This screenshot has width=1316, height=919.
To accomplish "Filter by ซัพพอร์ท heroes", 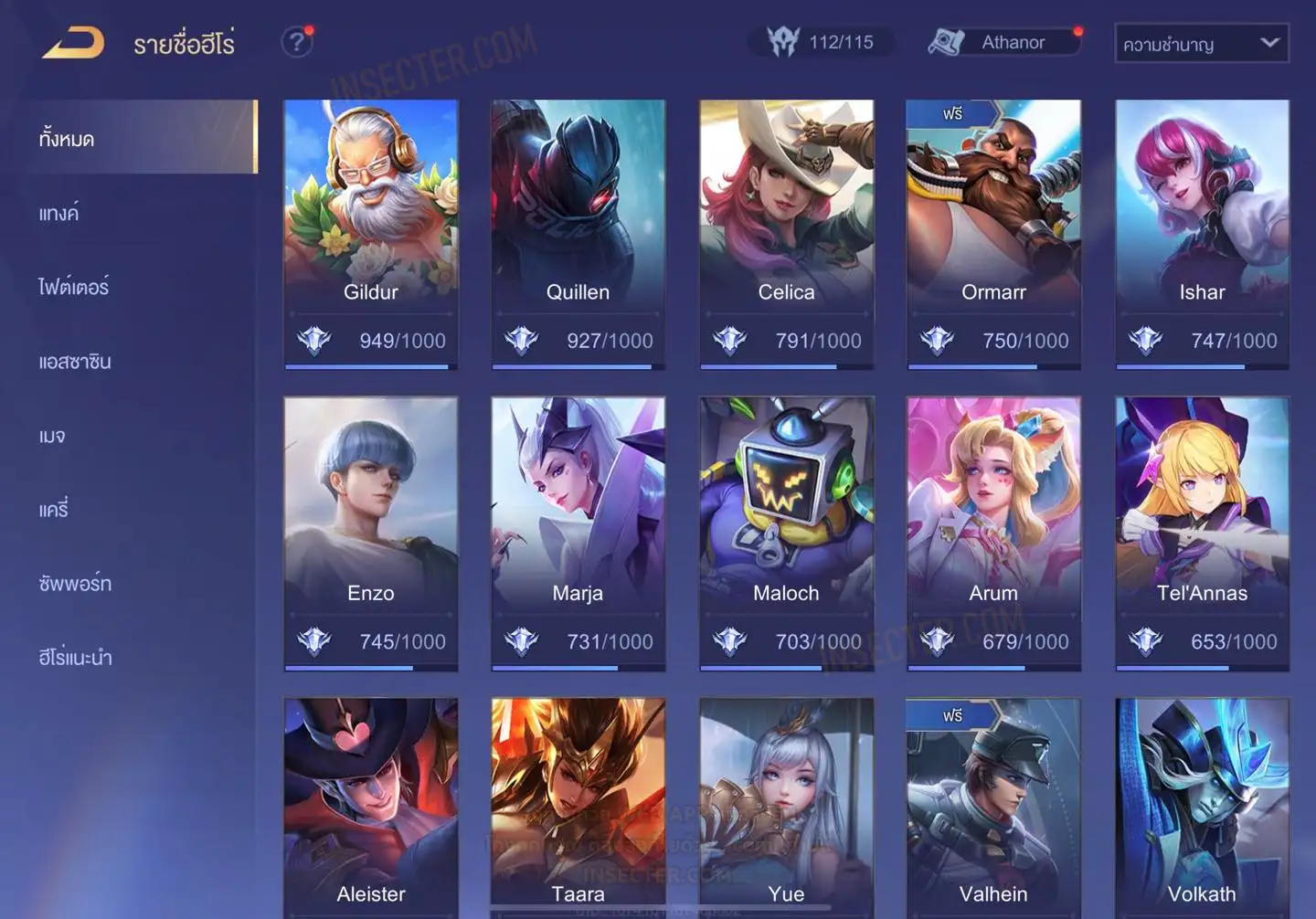I will click(75, 584).
